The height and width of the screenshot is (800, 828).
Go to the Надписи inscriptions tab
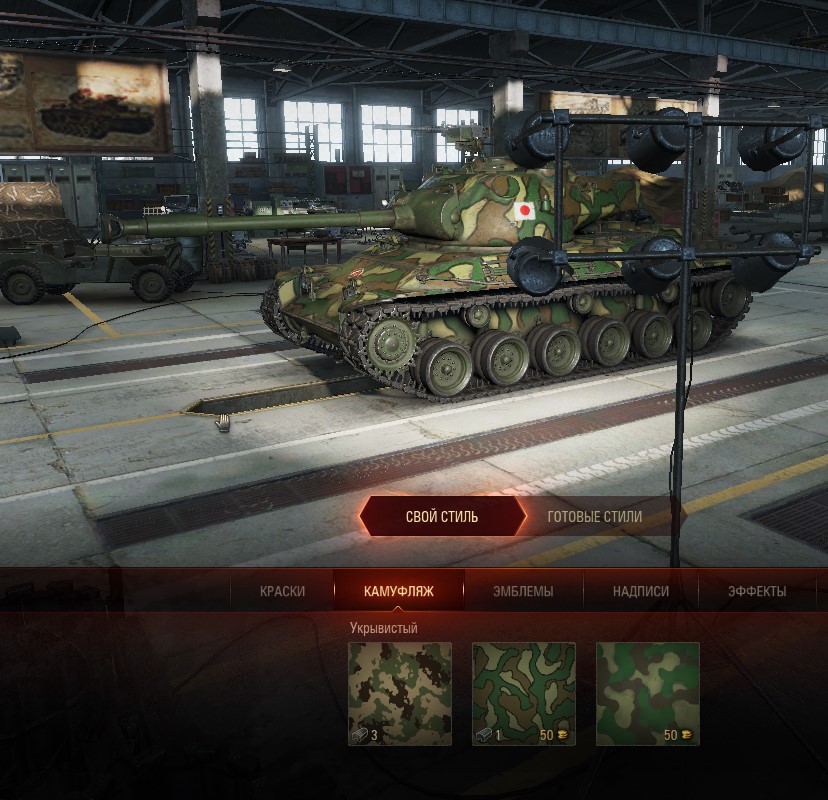[641, 591]
